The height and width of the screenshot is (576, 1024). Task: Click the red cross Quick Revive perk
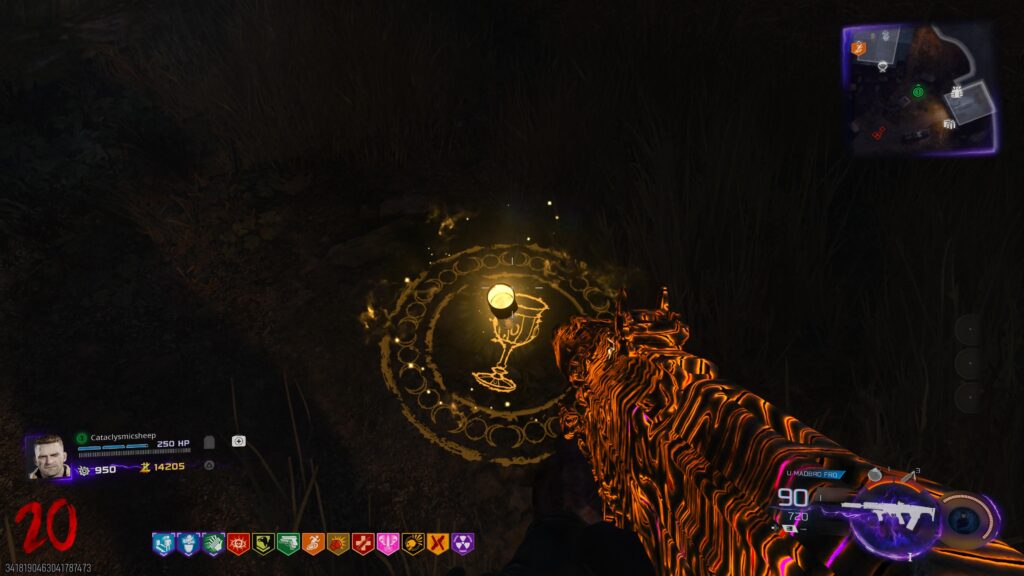[x=363, y=544]
